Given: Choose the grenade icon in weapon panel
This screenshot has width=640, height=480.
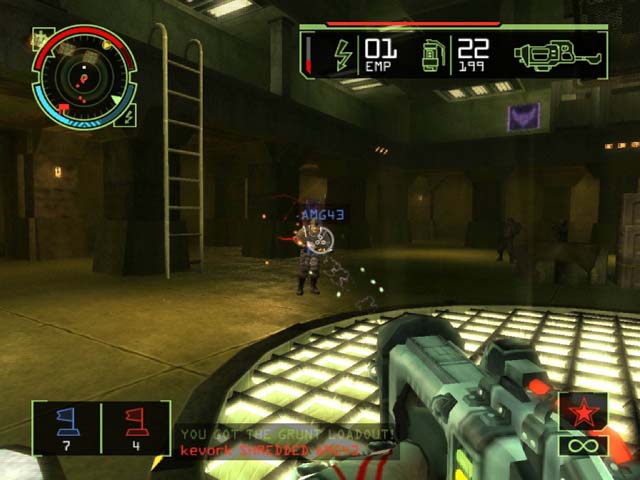Looking at the screenshot, I should 432,55.
